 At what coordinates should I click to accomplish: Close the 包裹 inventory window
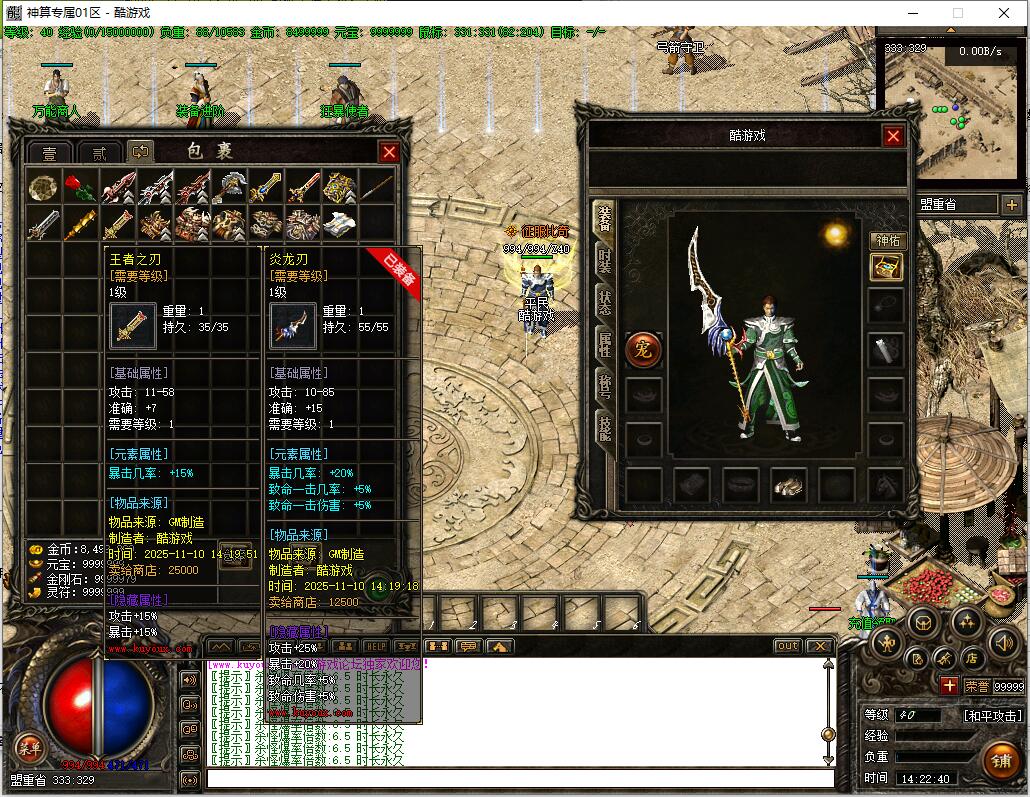point(389,152)
